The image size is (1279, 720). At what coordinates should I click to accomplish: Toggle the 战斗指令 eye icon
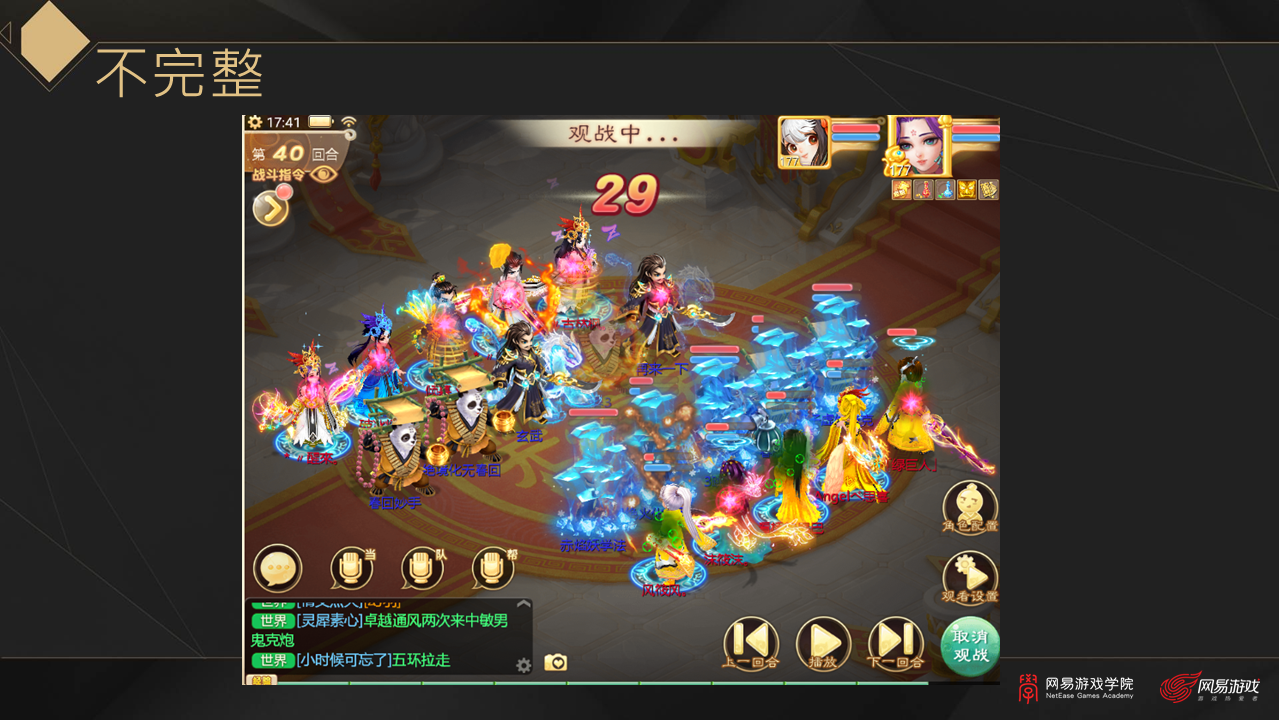[324, 174]
